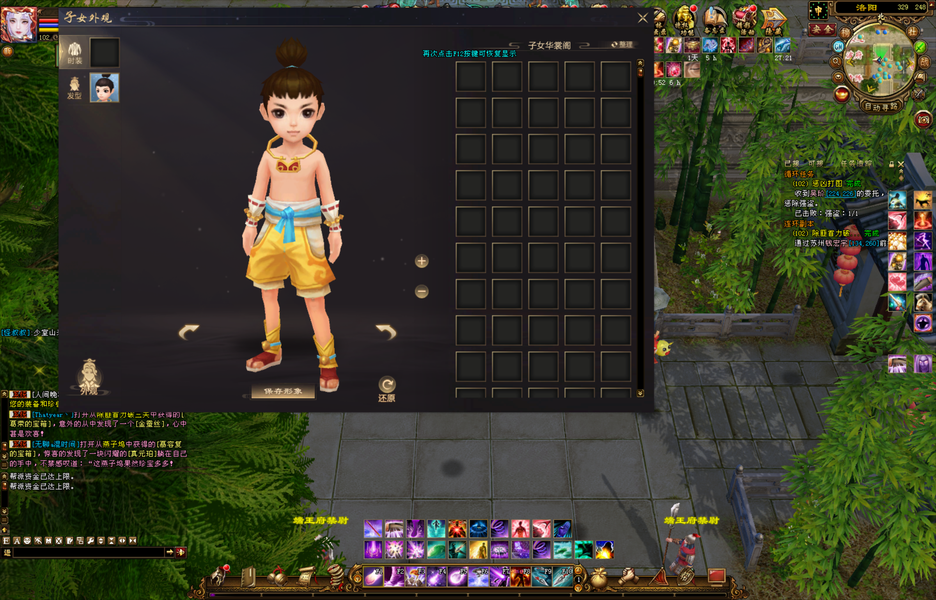Zoom out of the character preview with minus button
This screenshot has width=936, height=600.
click(422, 291)
